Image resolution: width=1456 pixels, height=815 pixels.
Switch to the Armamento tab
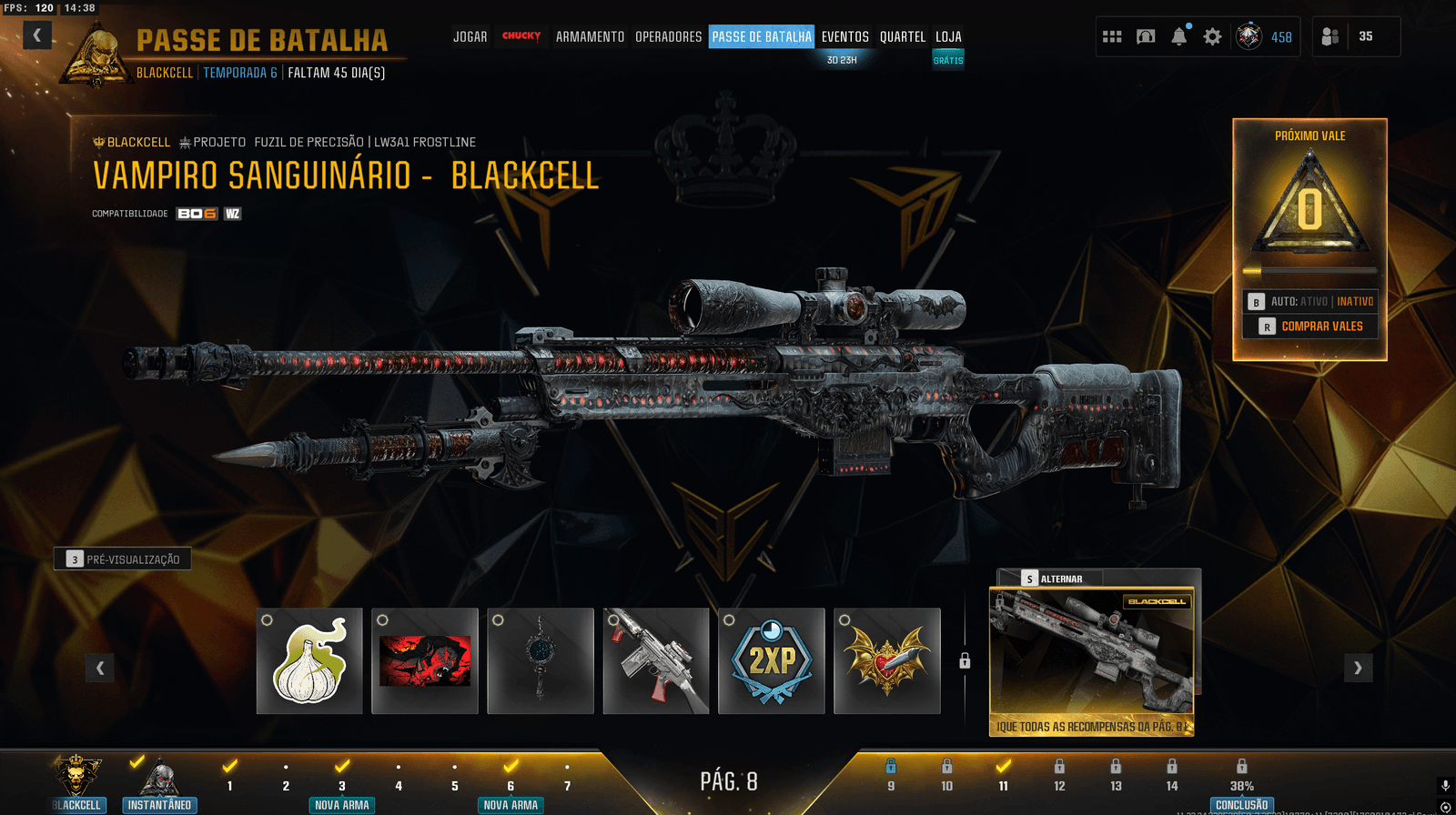[590, 36]
